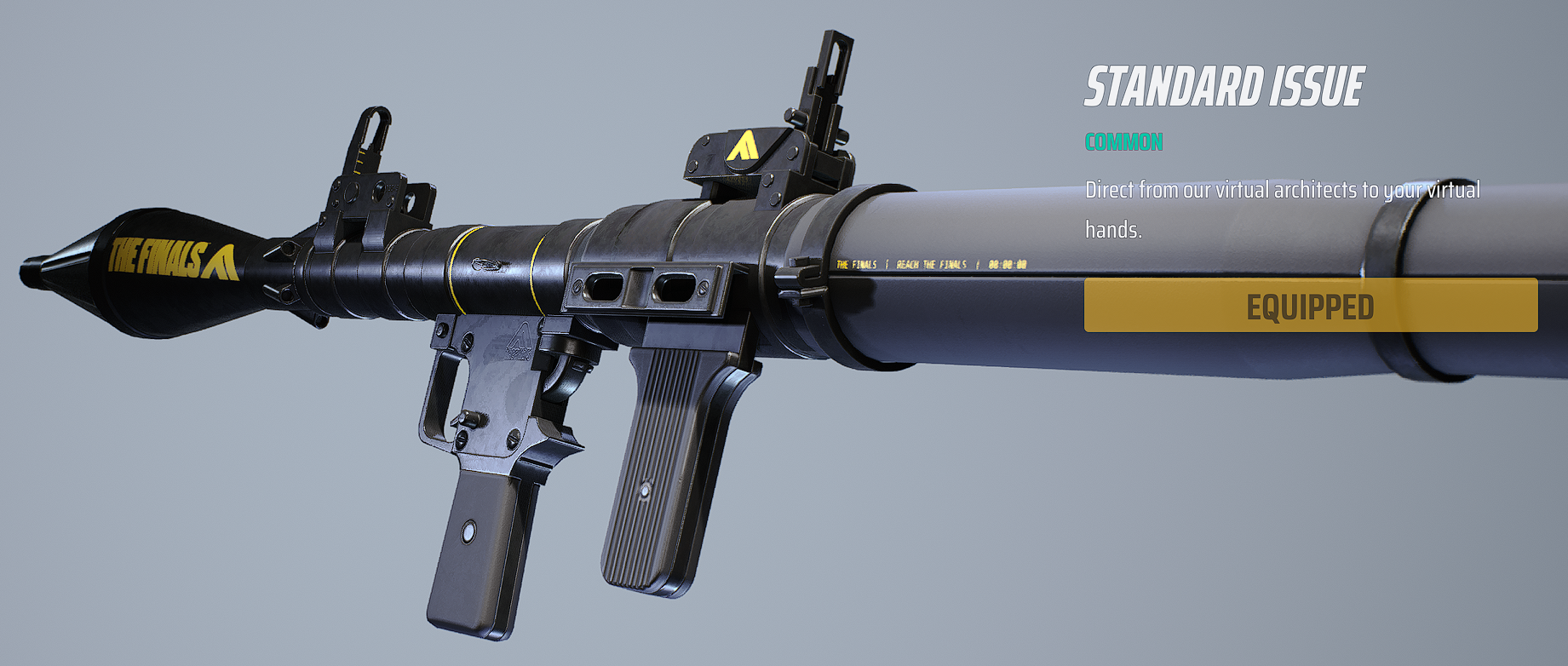Click the yellow EQUIPPED button

pyautogui.click(x=1310, y=306)
